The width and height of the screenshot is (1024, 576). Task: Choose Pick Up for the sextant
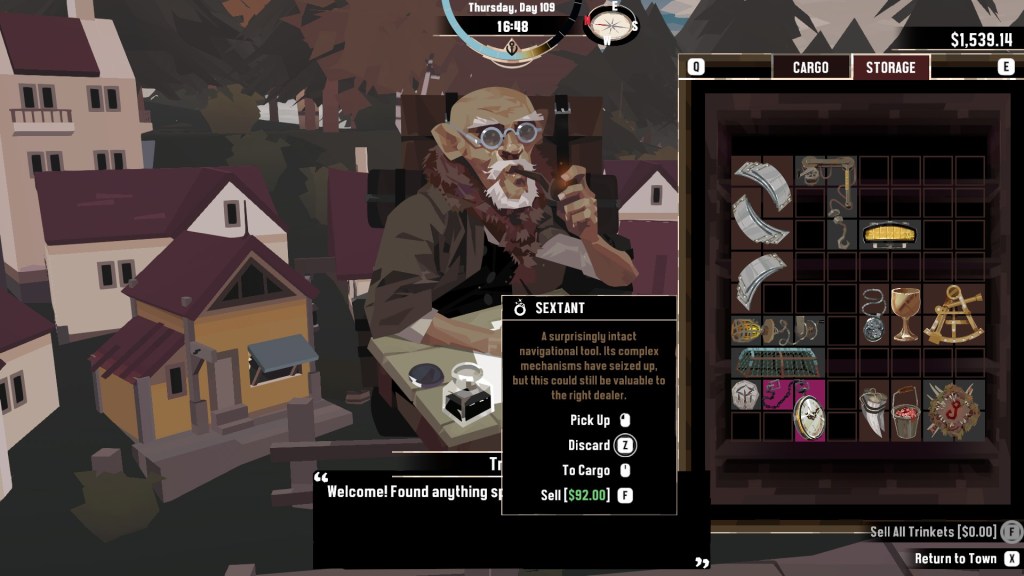click(x=589, y=420)
